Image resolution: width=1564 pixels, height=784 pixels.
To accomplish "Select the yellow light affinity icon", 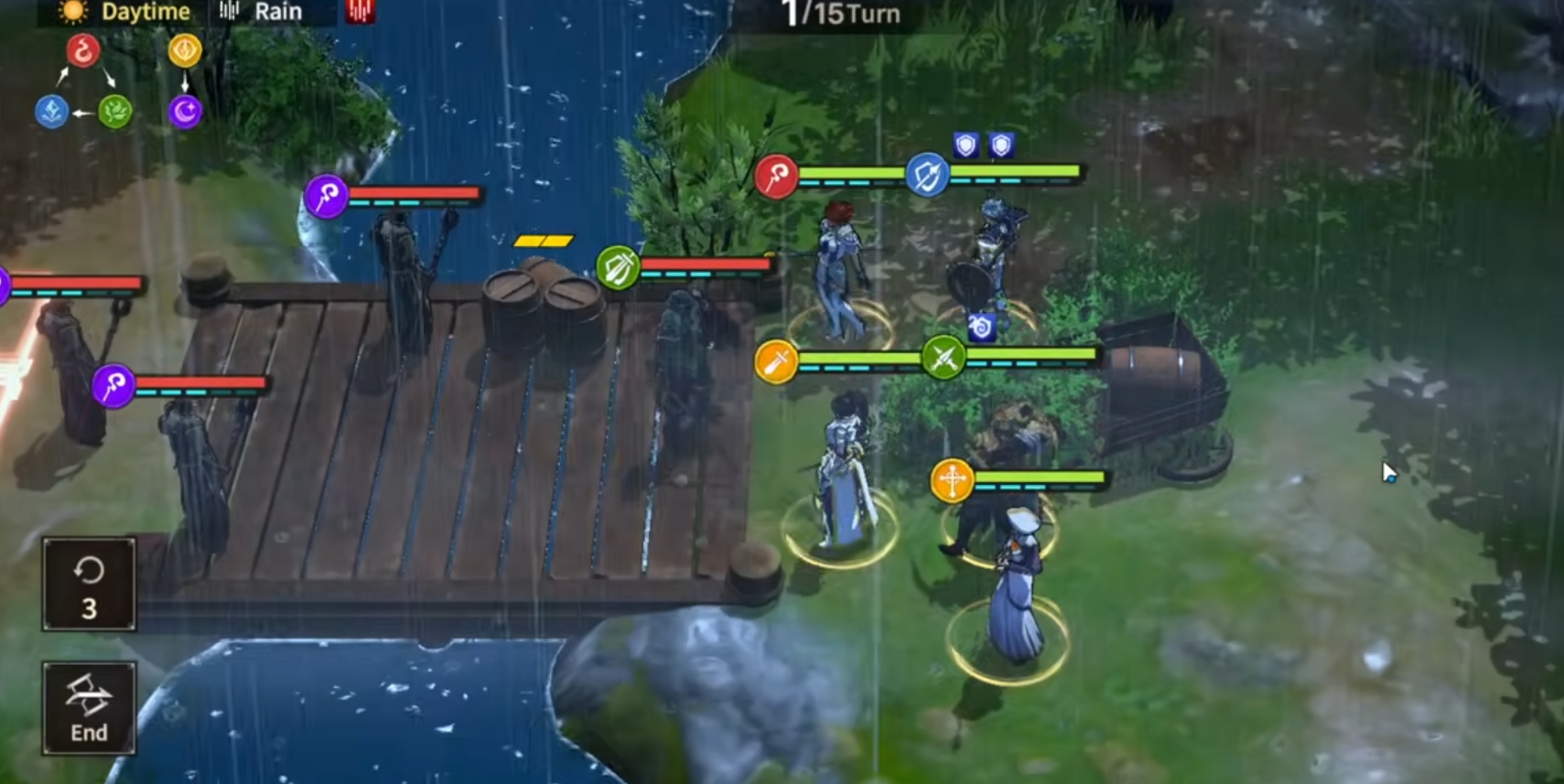I will pos(185,52).
